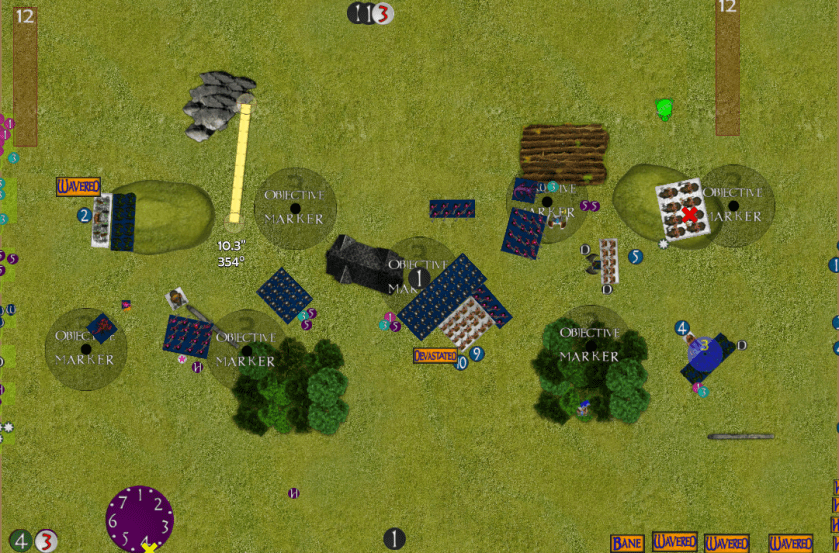Click the blue number 9 badge
The height and width of the screenshot is (553, 839).
click(478, 354)
